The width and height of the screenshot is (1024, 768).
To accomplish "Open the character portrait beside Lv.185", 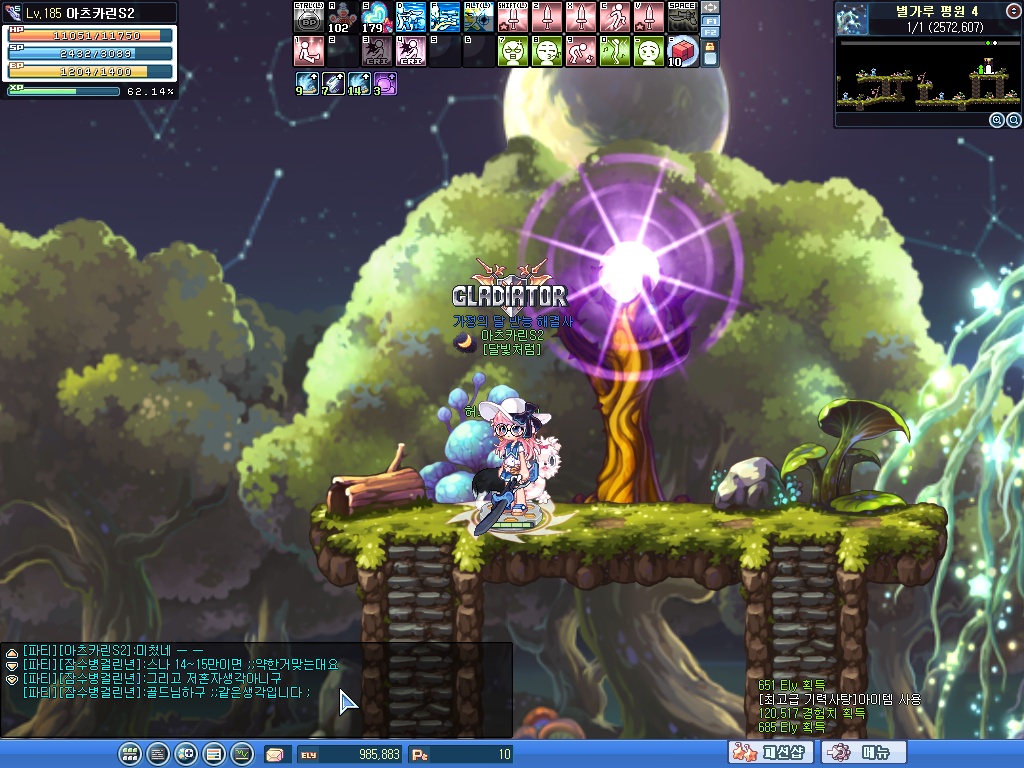I will 14,13.
